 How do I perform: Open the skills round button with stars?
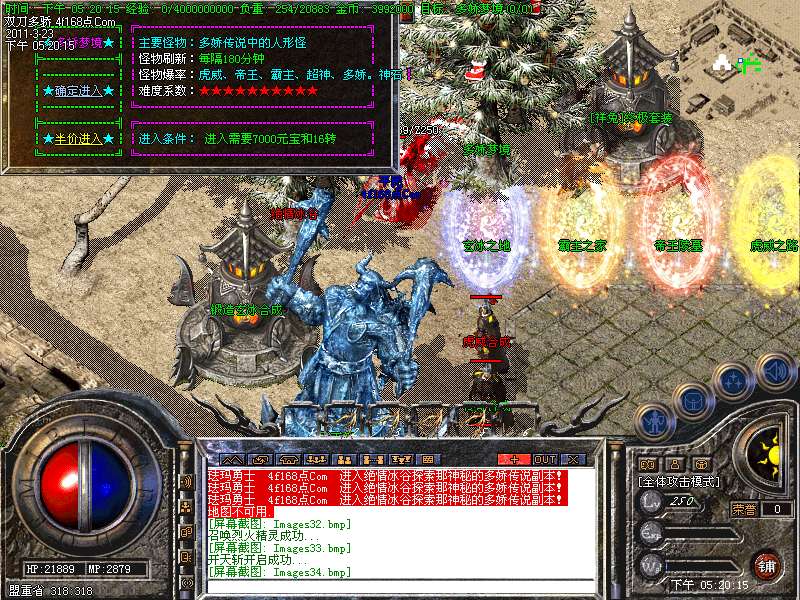(x=733, y=381)
